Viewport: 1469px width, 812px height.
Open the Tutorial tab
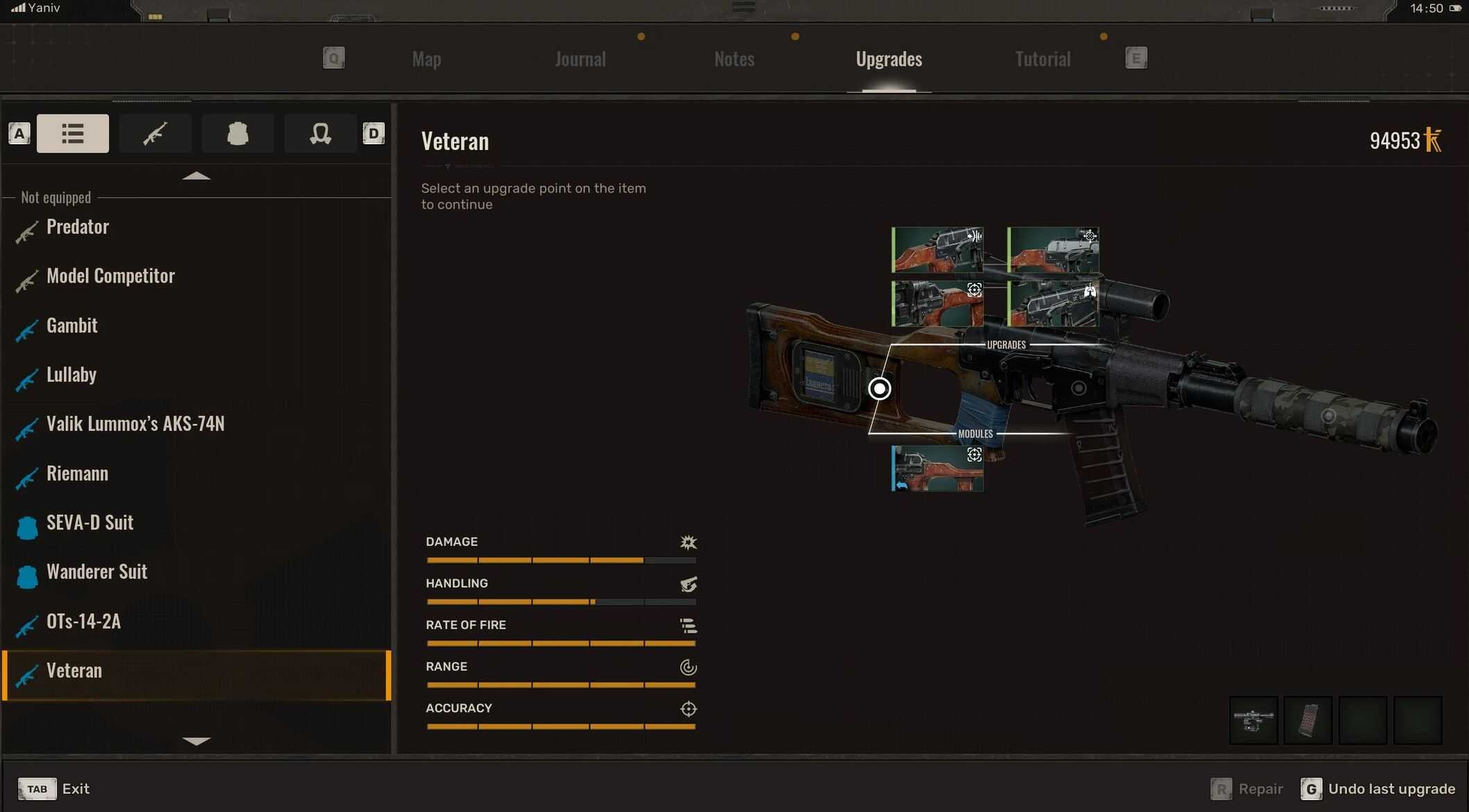(1042, 59)
